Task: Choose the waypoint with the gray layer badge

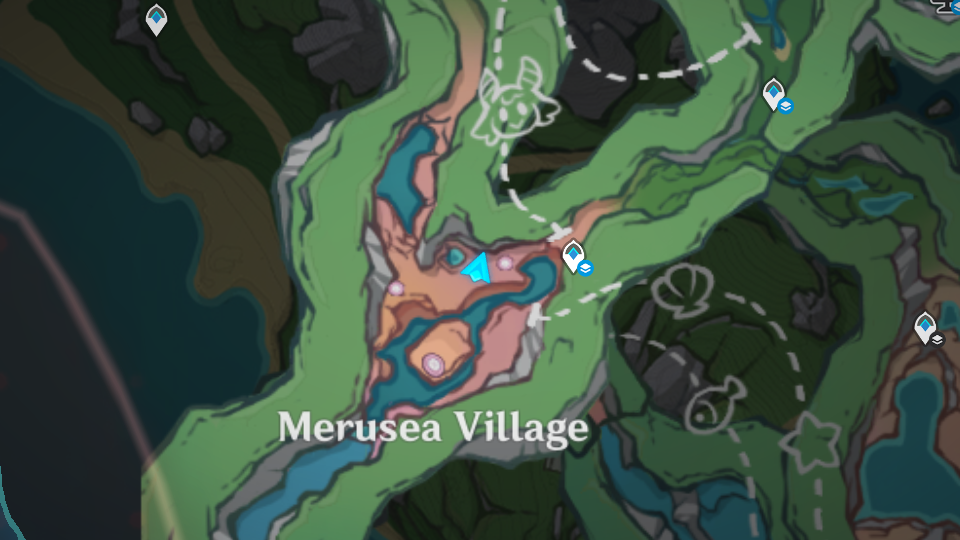Action: 926,327
